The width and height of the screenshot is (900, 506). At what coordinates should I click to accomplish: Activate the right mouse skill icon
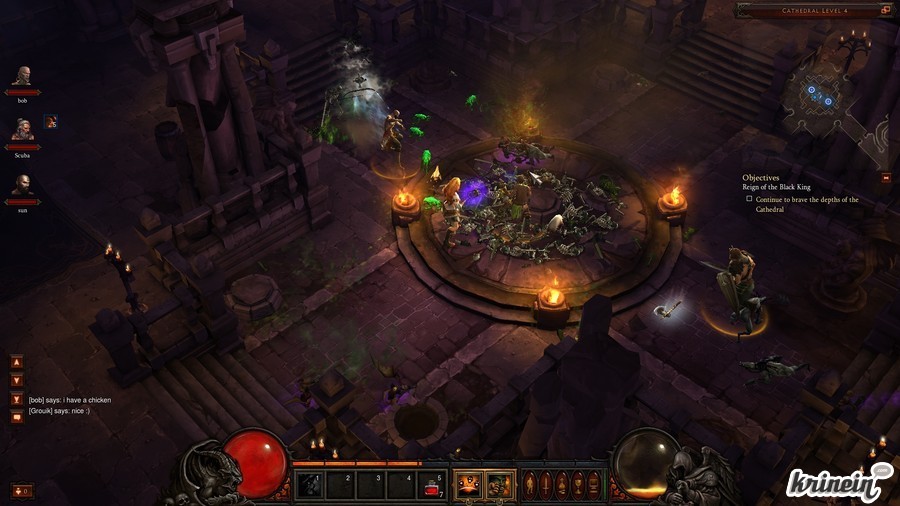pos(499,485)
